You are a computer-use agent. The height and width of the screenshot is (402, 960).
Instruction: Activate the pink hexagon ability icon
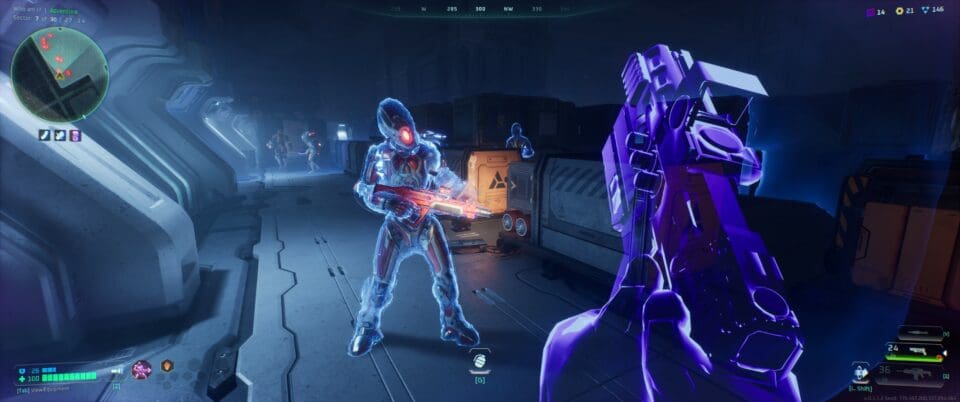[143, 369]
